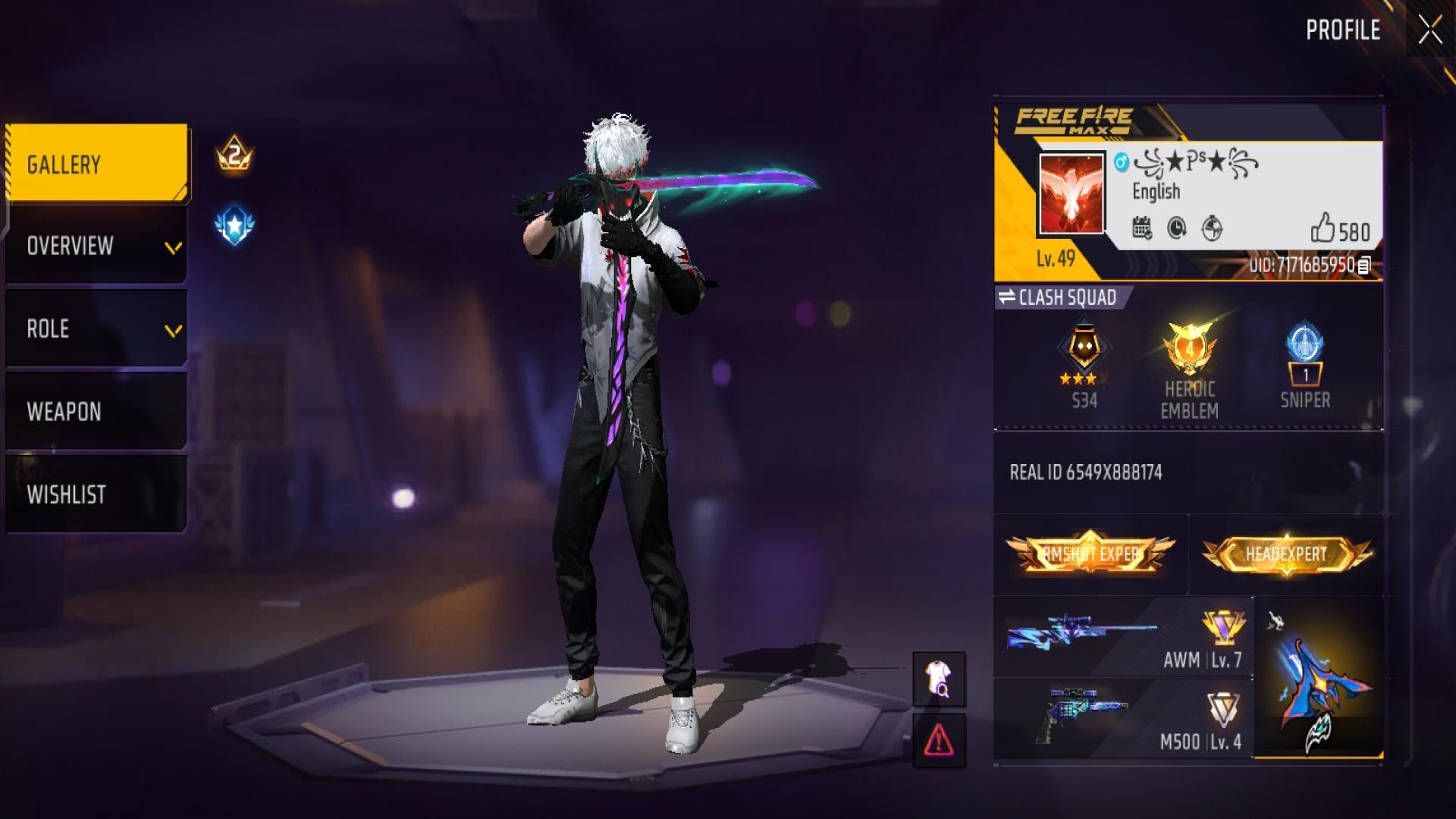1456x819 pixels.
Task: Expand the Overview section
Action: 97,246
